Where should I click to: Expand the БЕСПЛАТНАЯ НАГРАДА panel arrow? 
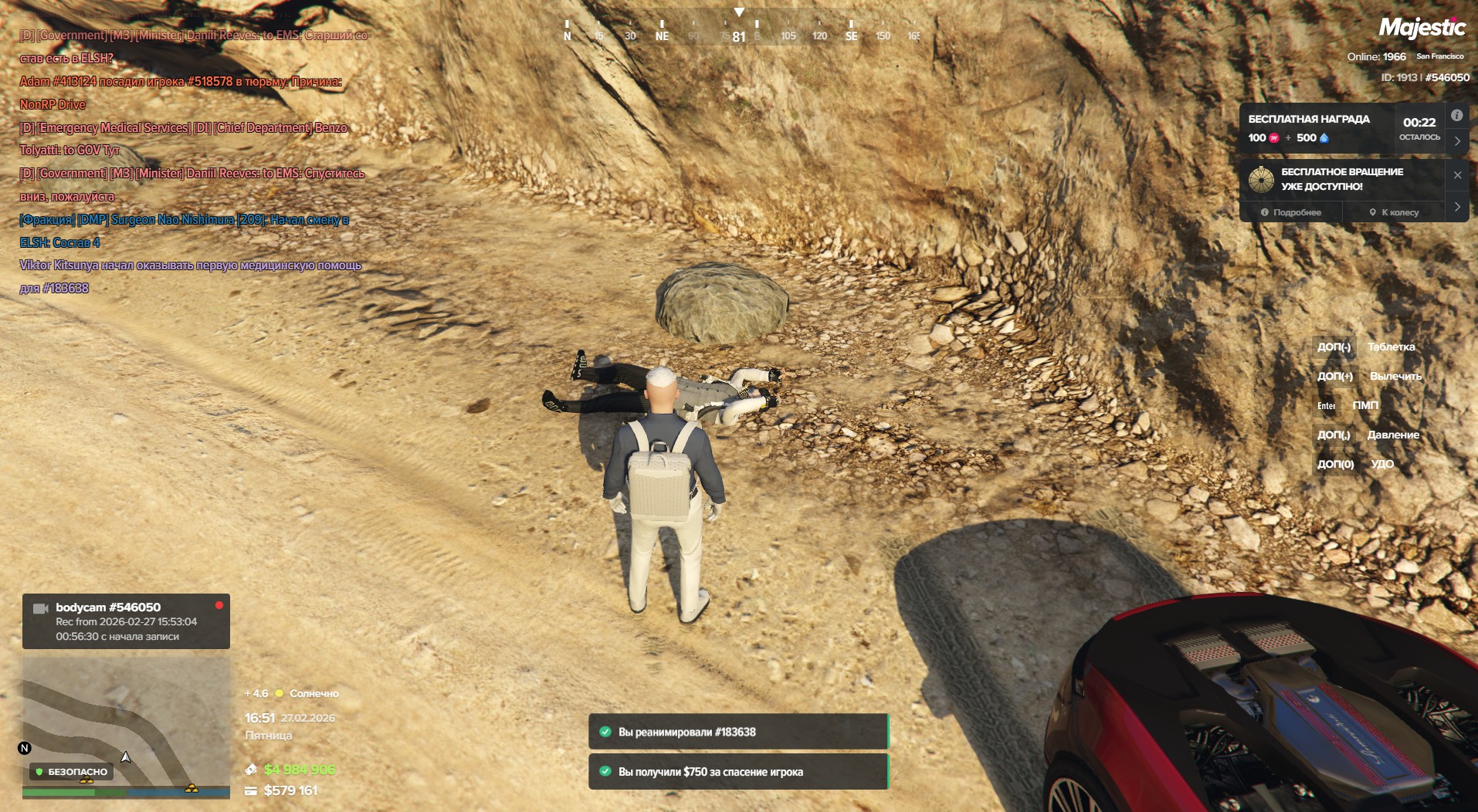(1457, 141)
